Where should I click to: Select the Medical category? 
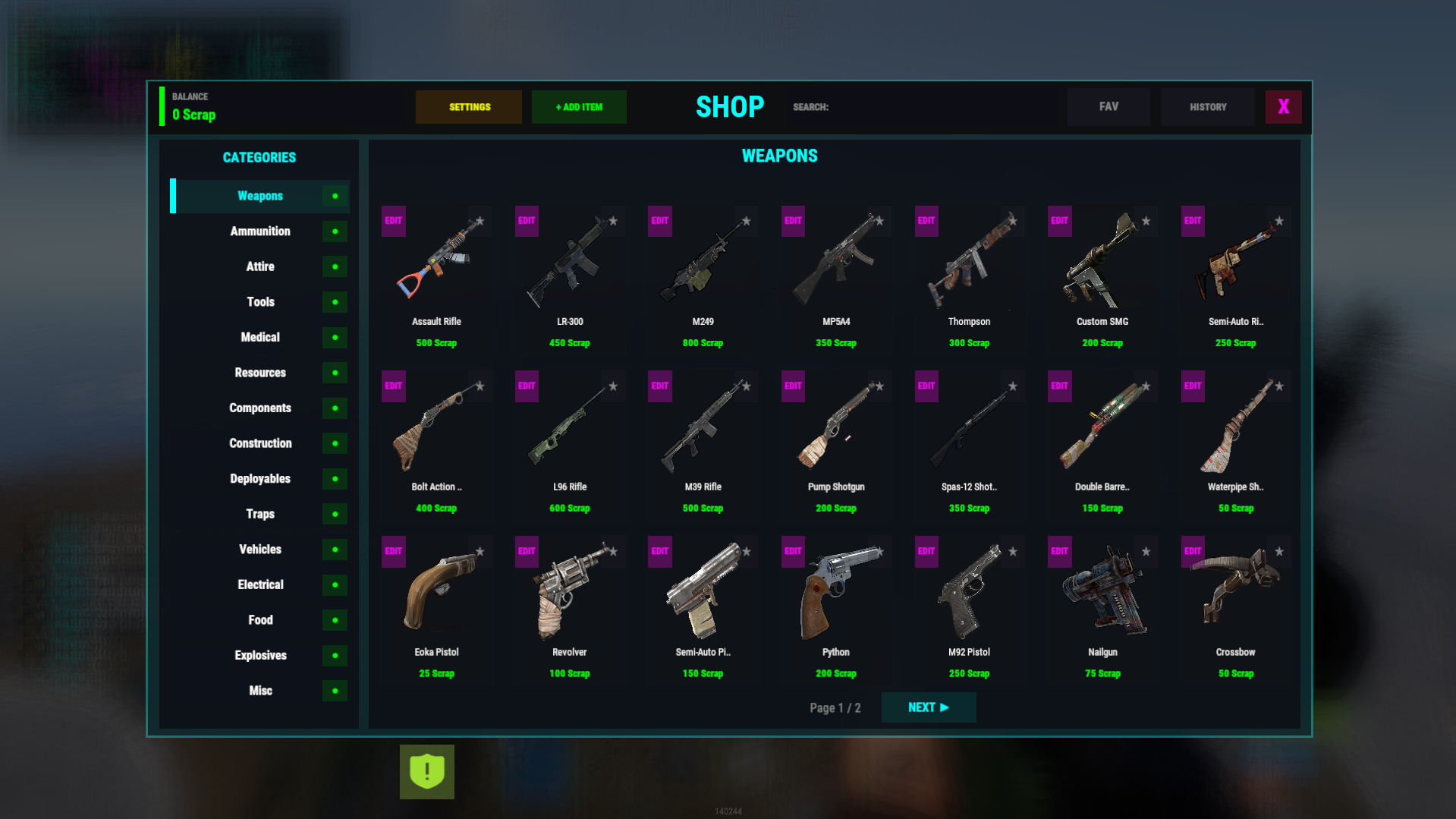[260, 337]
